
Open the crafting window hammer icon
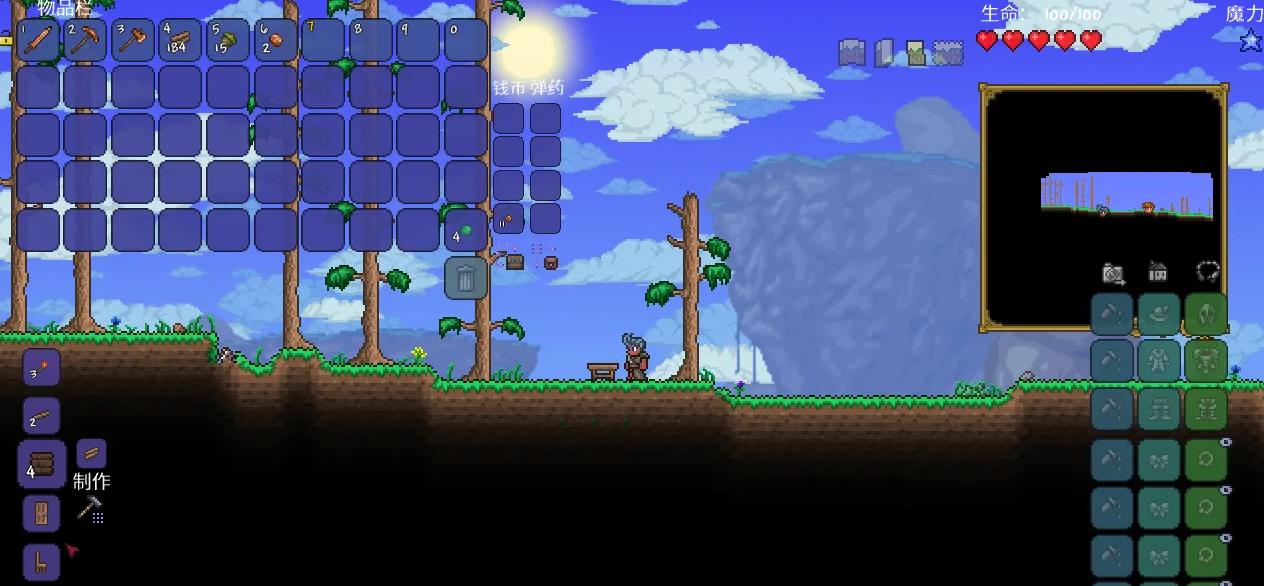pyautogui.click(x=91, y=509)
